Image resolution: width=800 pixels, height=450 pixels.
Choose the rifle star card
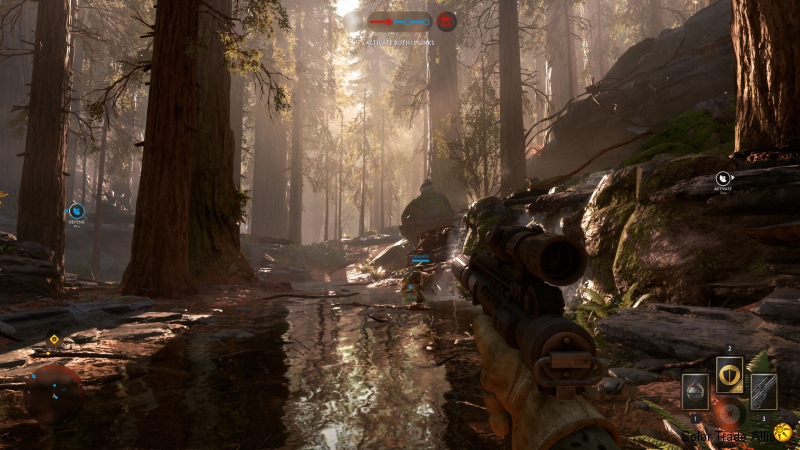(763, 391)
